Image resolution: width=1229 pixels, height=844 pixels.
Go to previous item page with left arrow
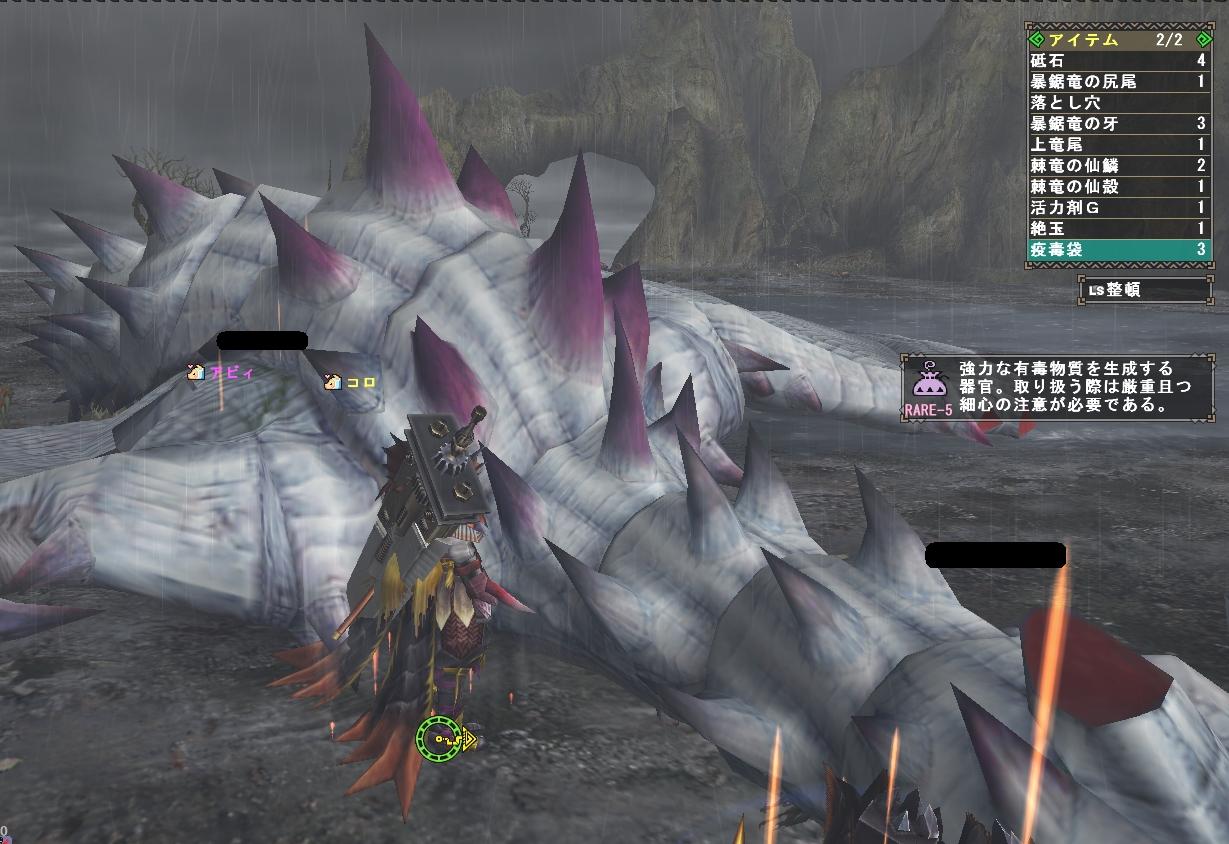click(x=1037, y=40)
